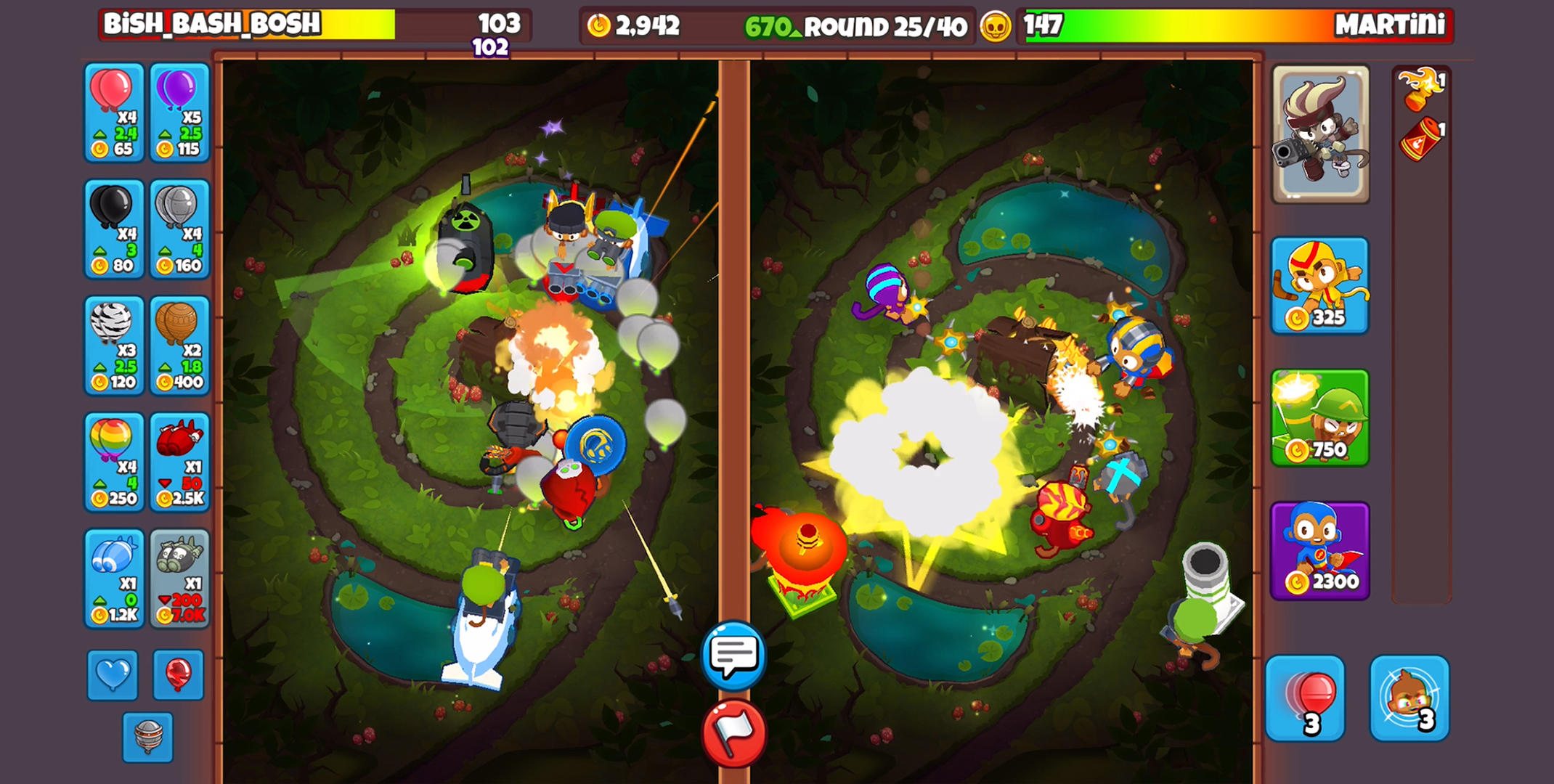Send three zebra bloons for 120
The height and width of the screenshot is (784, 1554).
coord(113,345)
